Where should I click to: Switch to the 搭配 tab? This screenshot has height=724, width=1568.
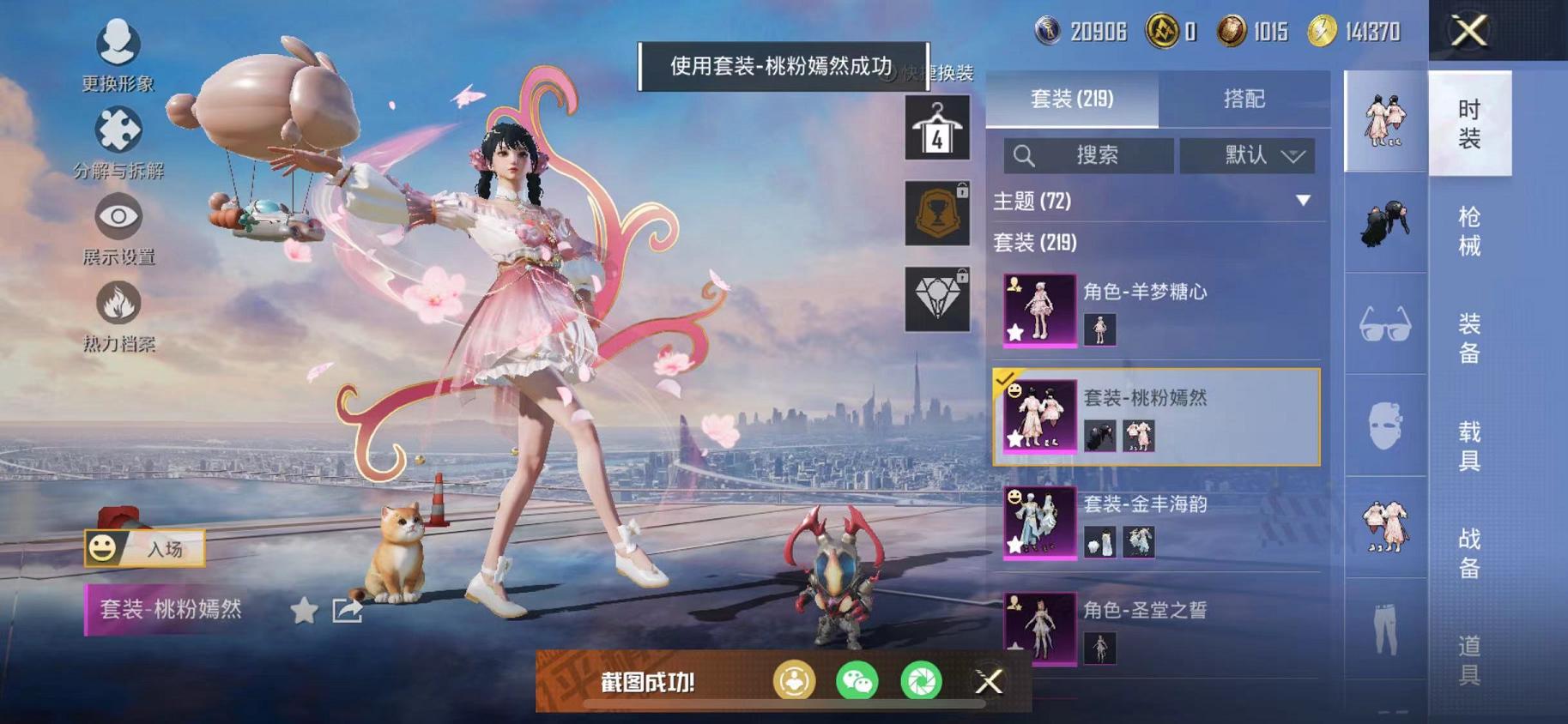point(1244,100)
